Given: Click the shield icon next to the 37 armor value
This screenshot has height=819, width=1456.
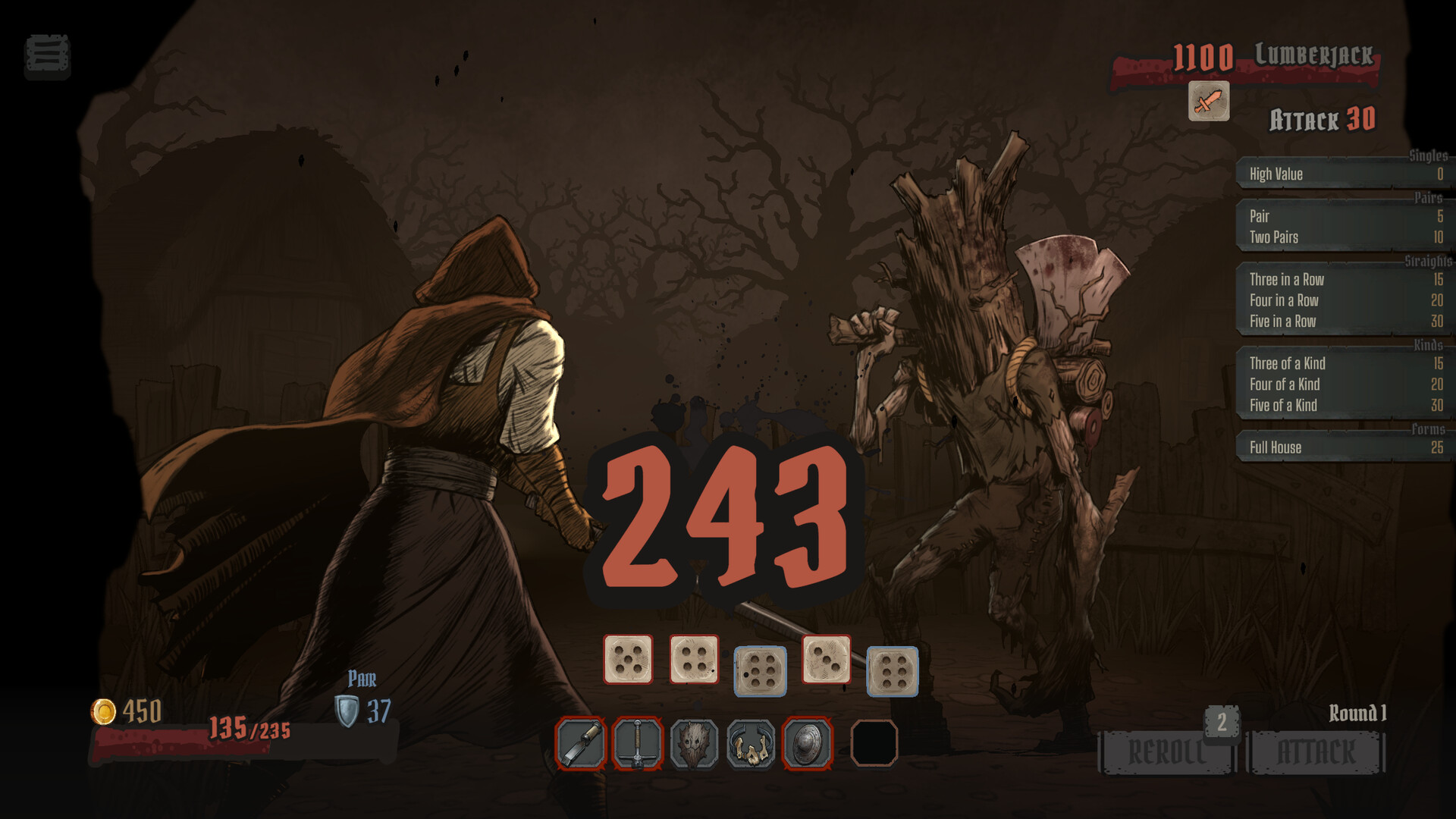Looking at the screenshot, I should point(345,711).
